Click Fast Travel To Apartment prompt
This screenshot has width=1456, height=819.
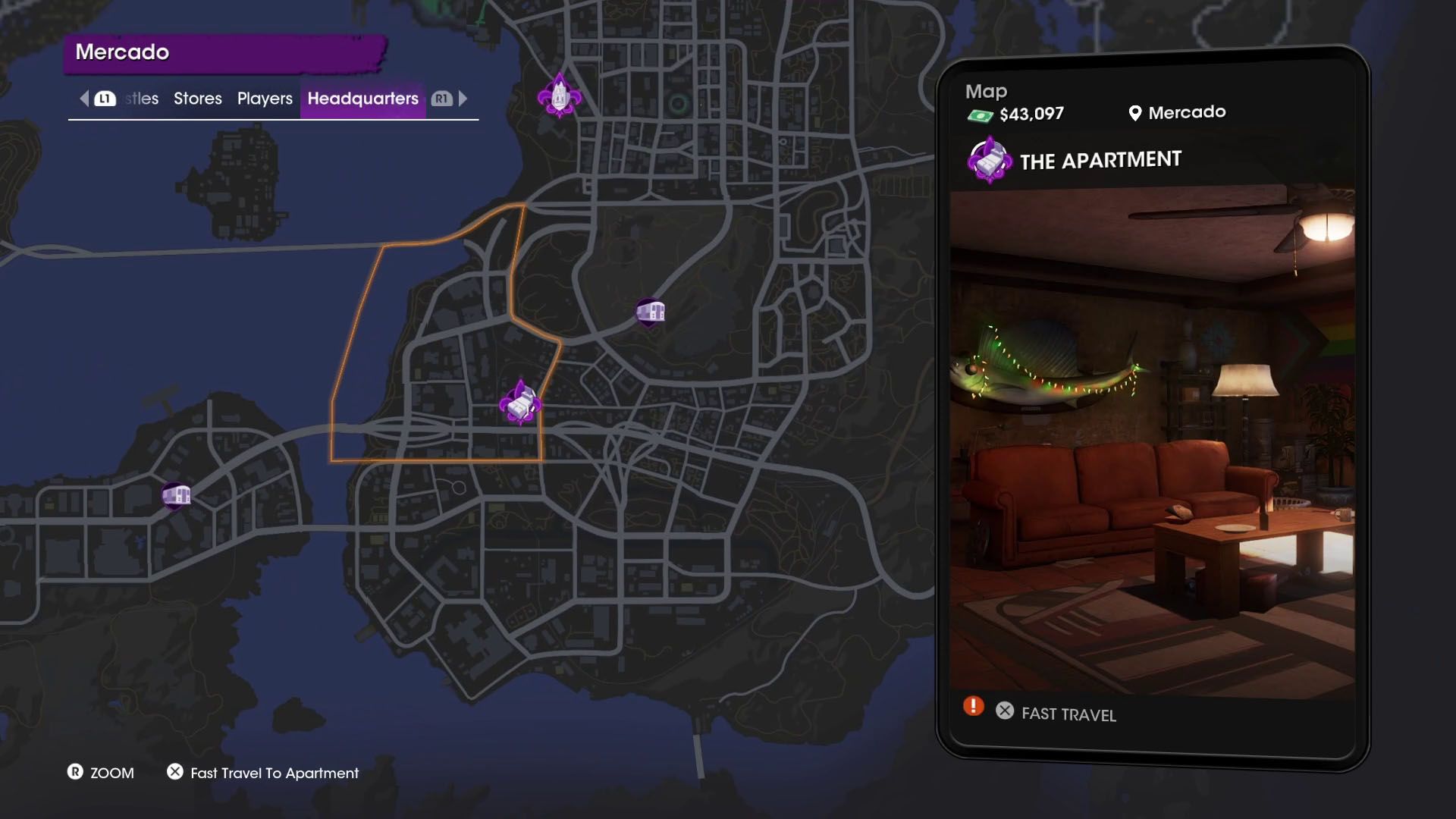coord(275,773)
